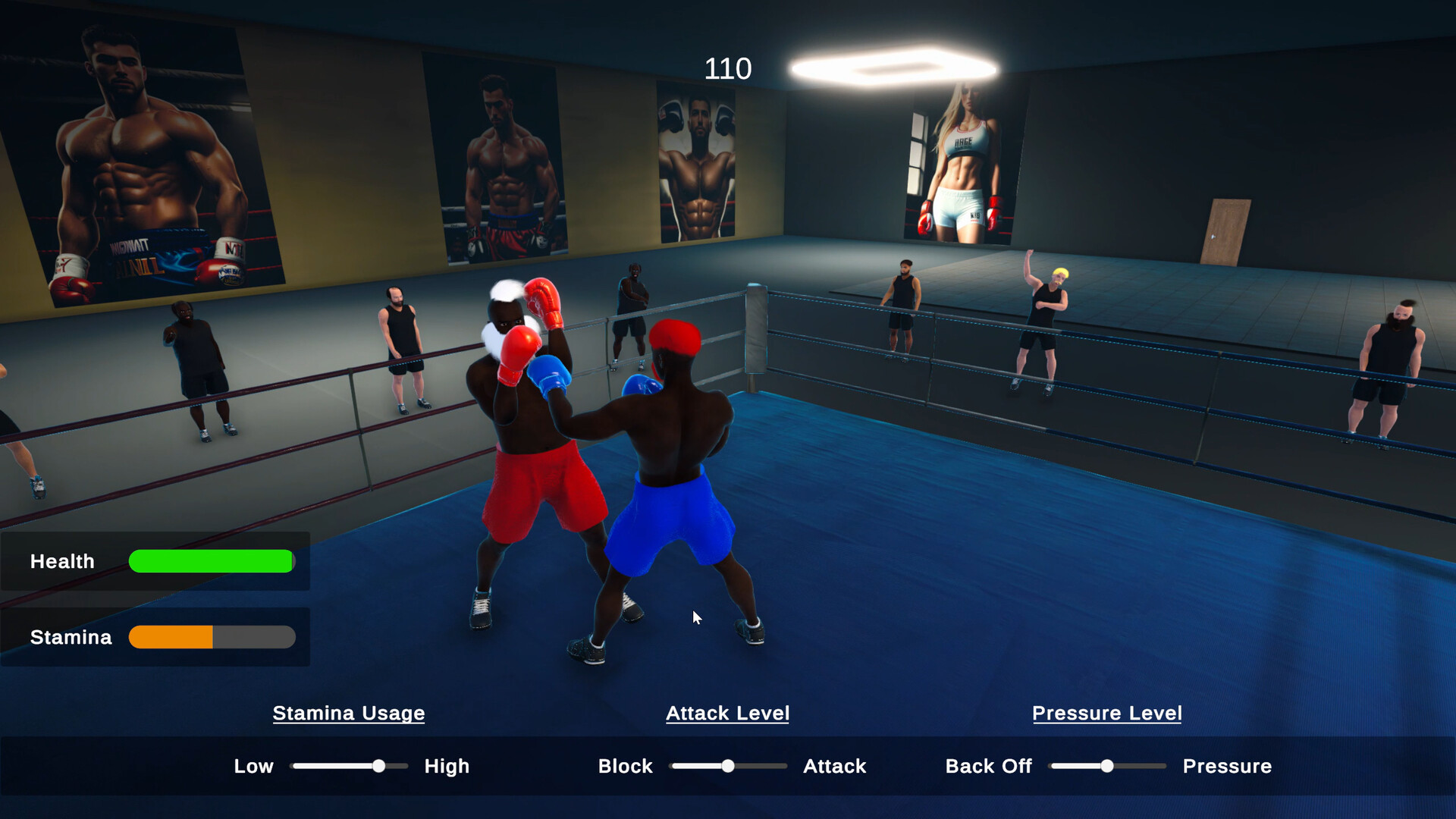Click the Health label
The height and width of the screenshot is (819, 1456).
click(62, 561)
